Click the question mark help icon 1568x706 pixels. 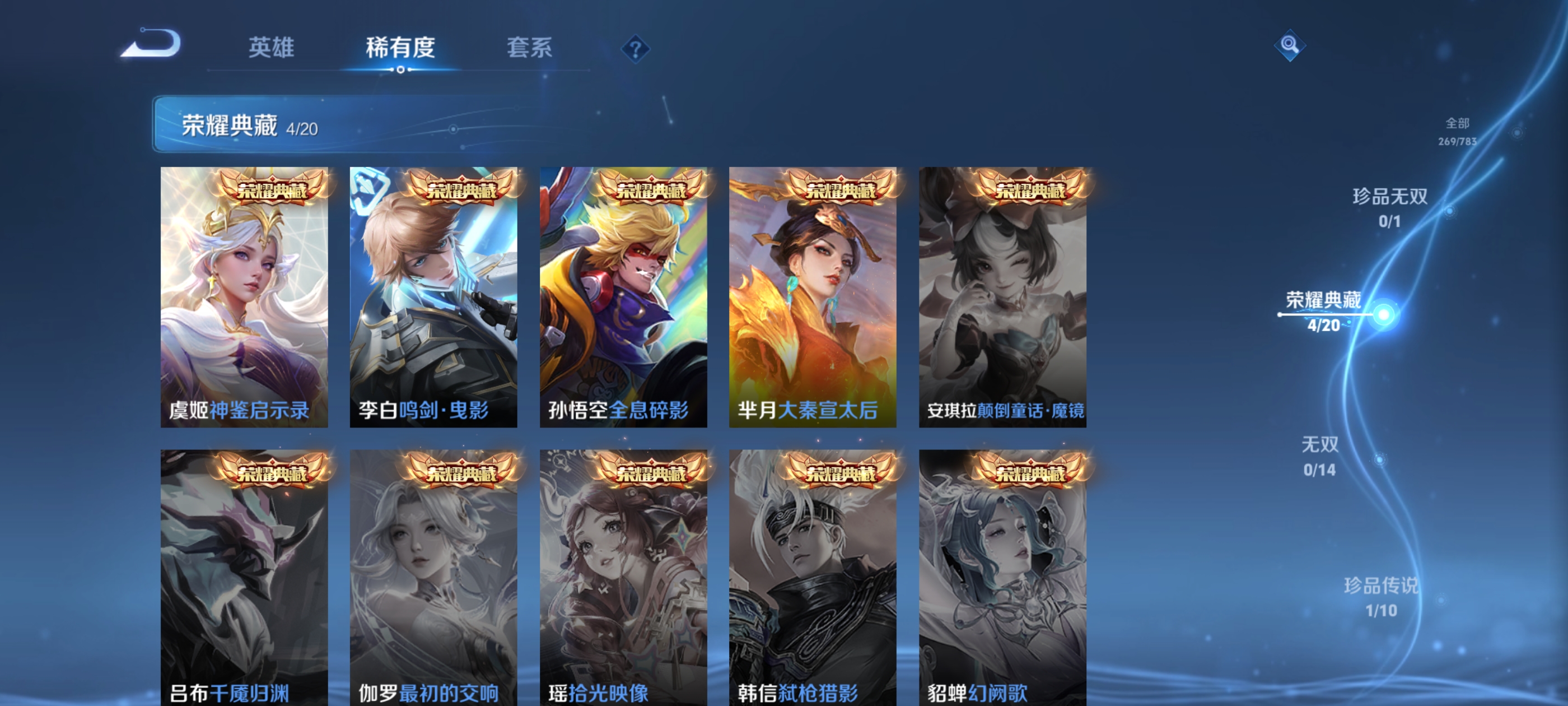pyautogui.click(x=636, y=50)
